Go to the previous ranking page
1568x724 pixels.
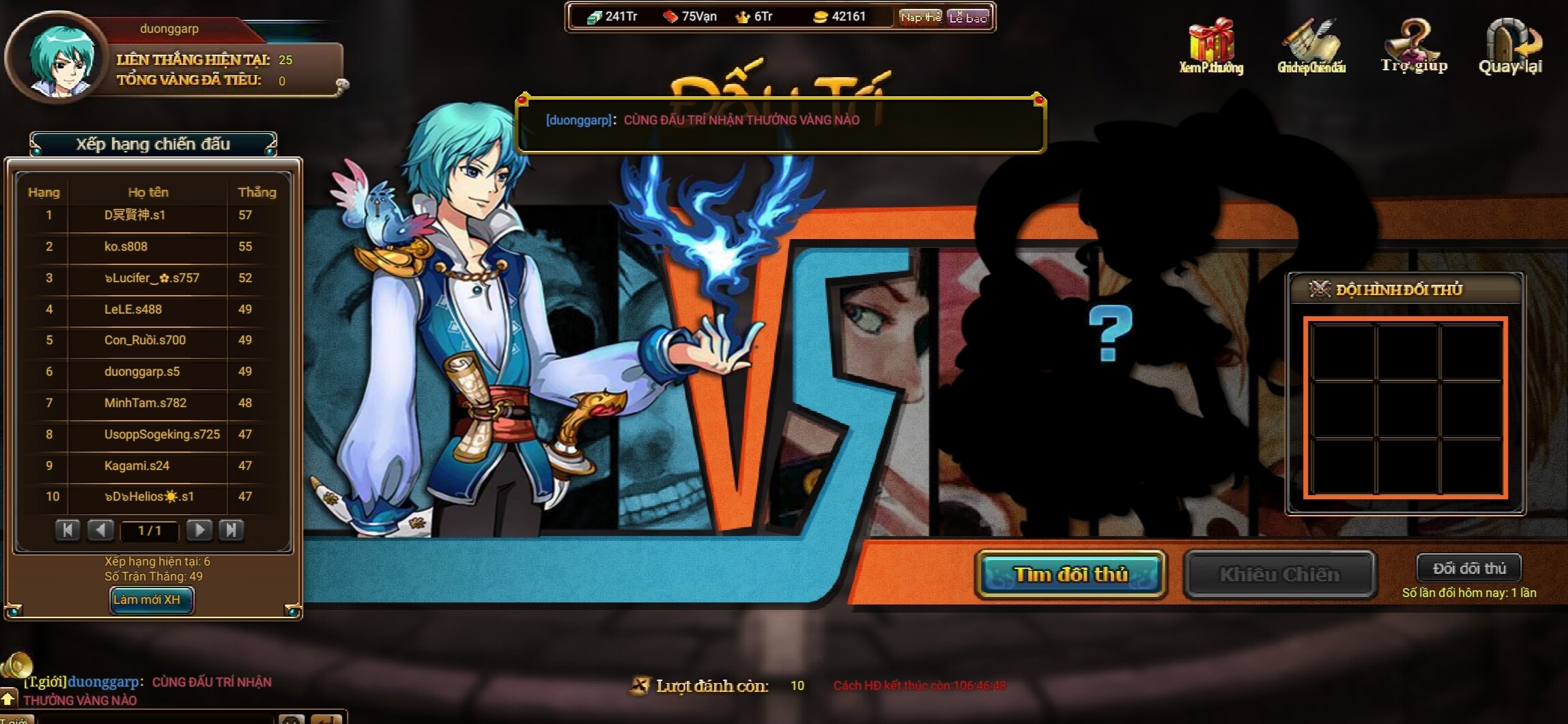click(x=100, y=530)
